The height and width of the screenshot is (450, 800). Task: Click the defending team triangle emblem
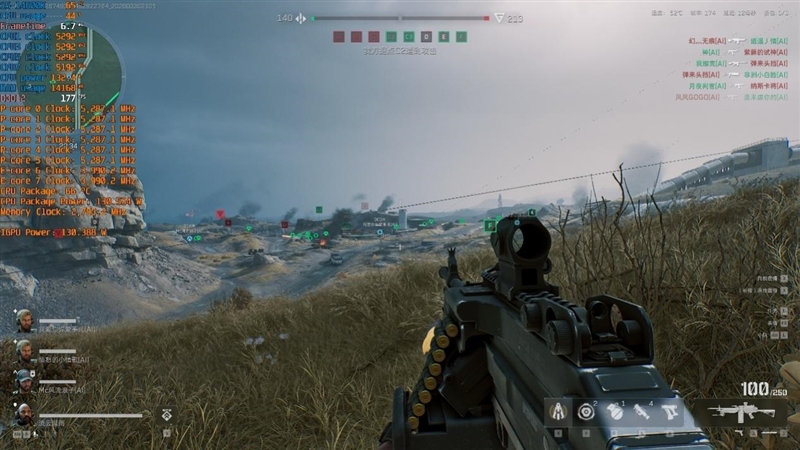499,18
